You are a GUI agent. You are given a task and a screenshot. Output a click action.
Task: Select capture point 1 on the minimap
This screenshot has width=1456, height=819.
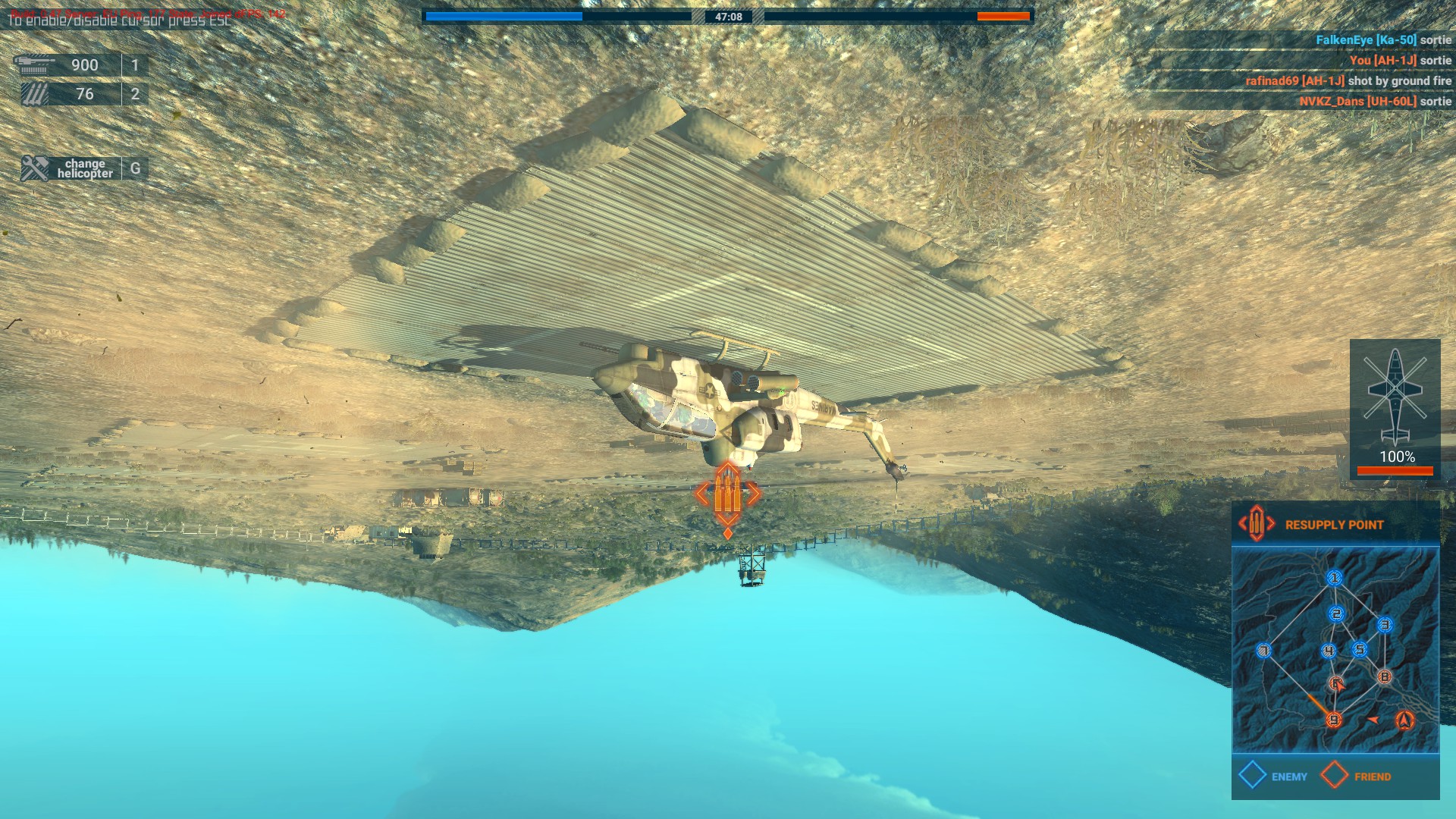[x=1334, y=578]
